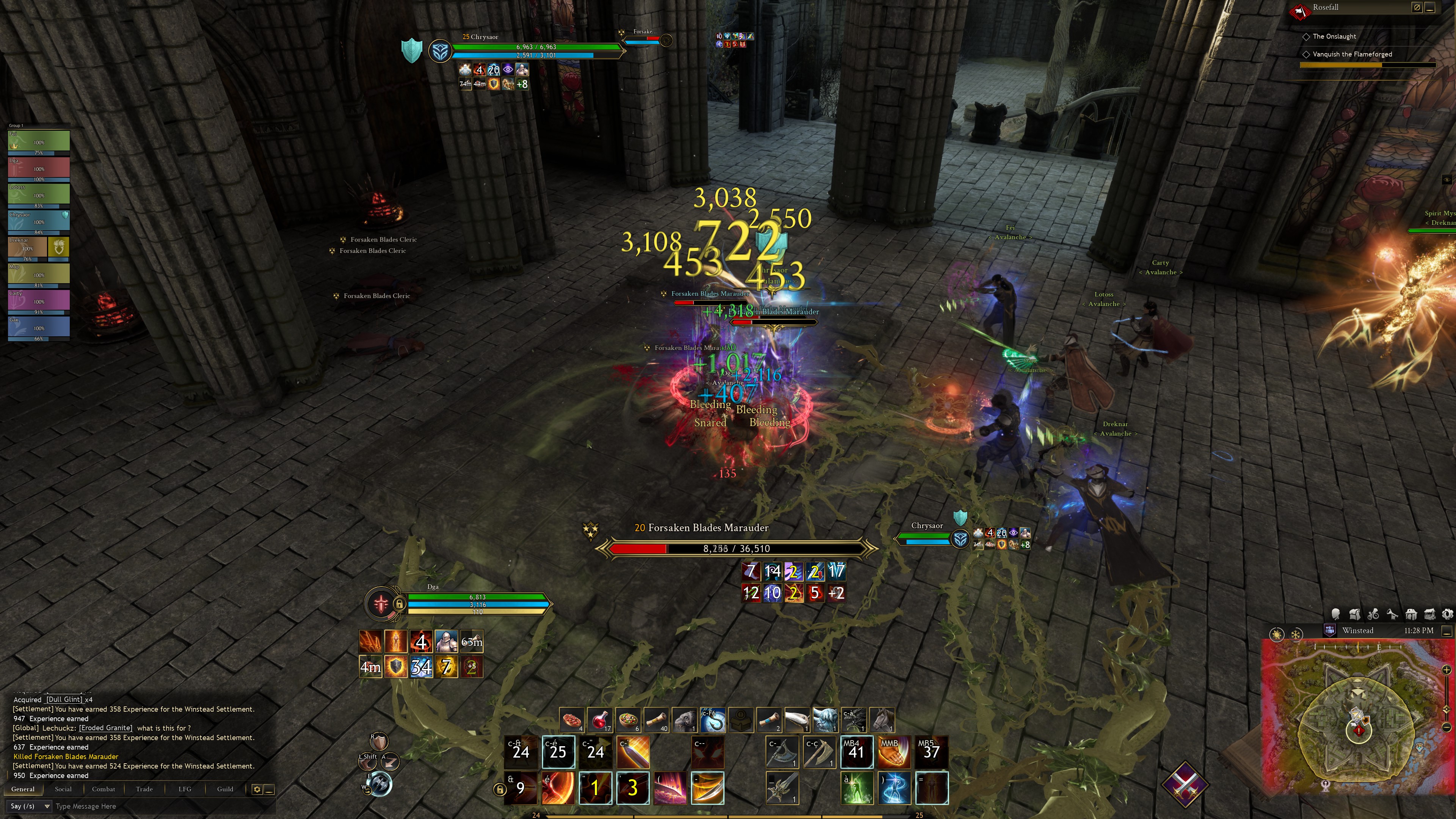1456x819 pixels.
Task: Show the LFG chat tab
Action: tap(185, 789)
